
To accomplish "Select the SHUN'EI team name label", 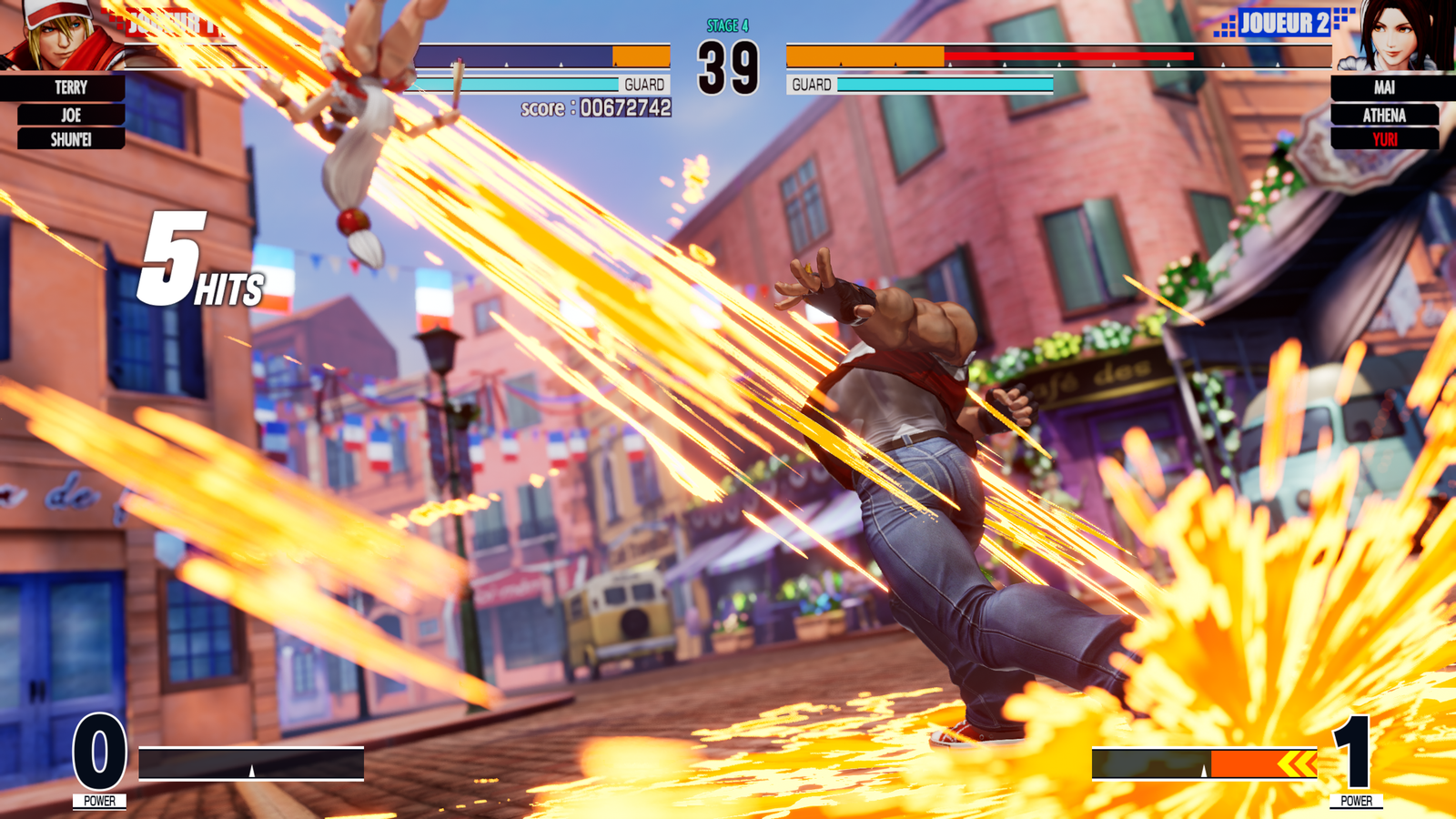I will [x=71, y=139].
